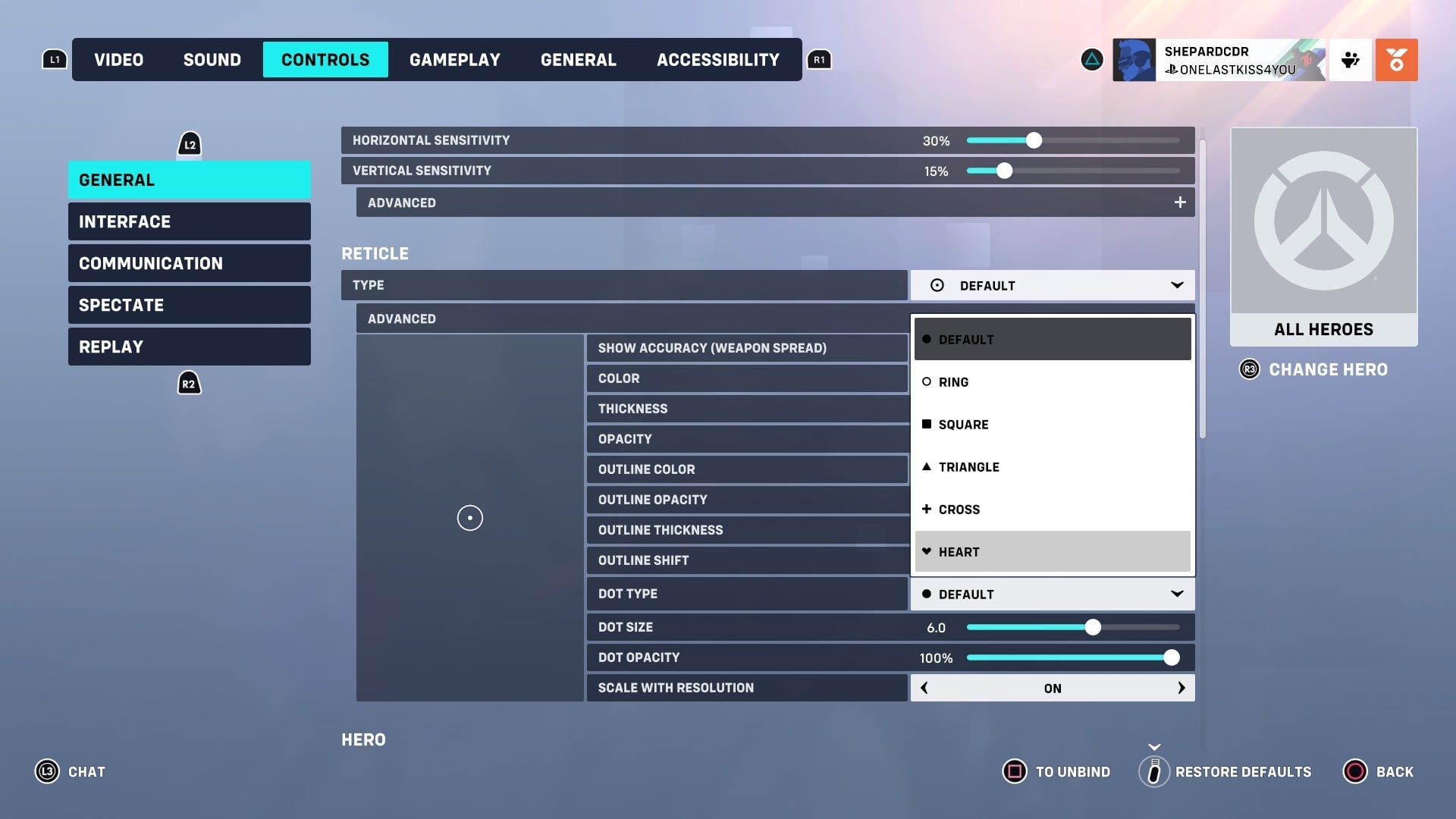Click the Overwatch logo in the hero panel
Screen dimensions: 1456x819
coord(1323,220)
